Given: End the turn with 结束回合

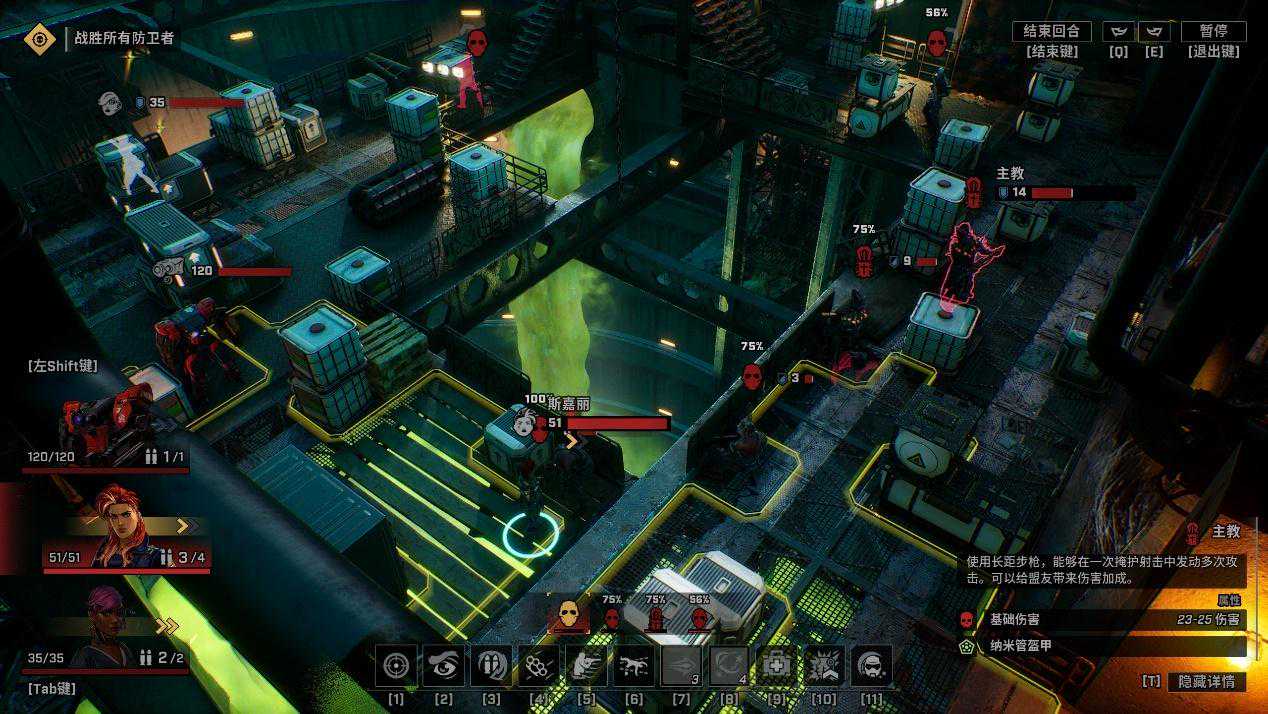Looking at the screenshot, I should coord(1051,32).
